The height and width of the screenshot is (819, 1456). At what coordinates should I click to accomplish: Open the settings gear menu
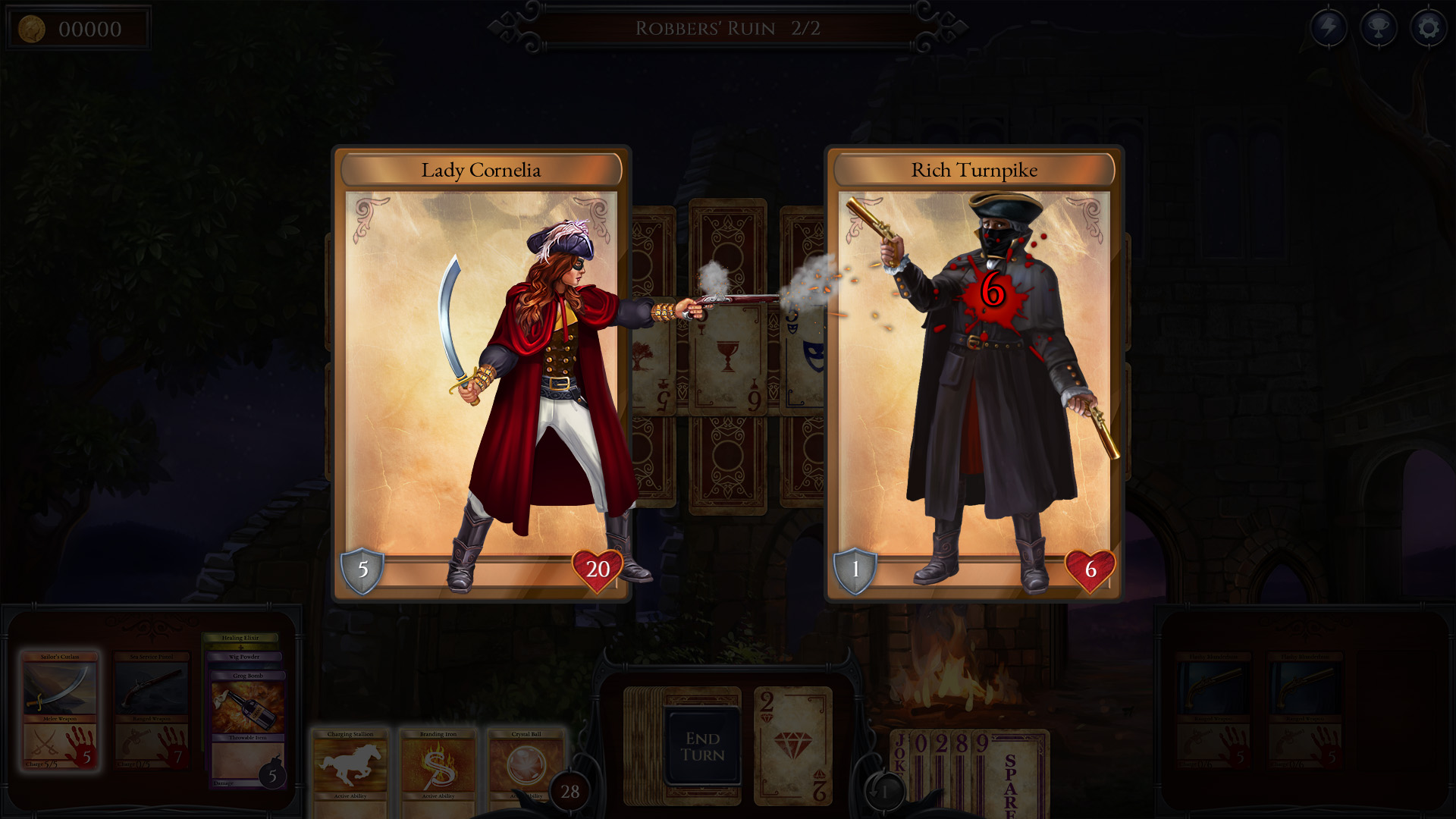pyautogui.click(x=1429, y=27)
